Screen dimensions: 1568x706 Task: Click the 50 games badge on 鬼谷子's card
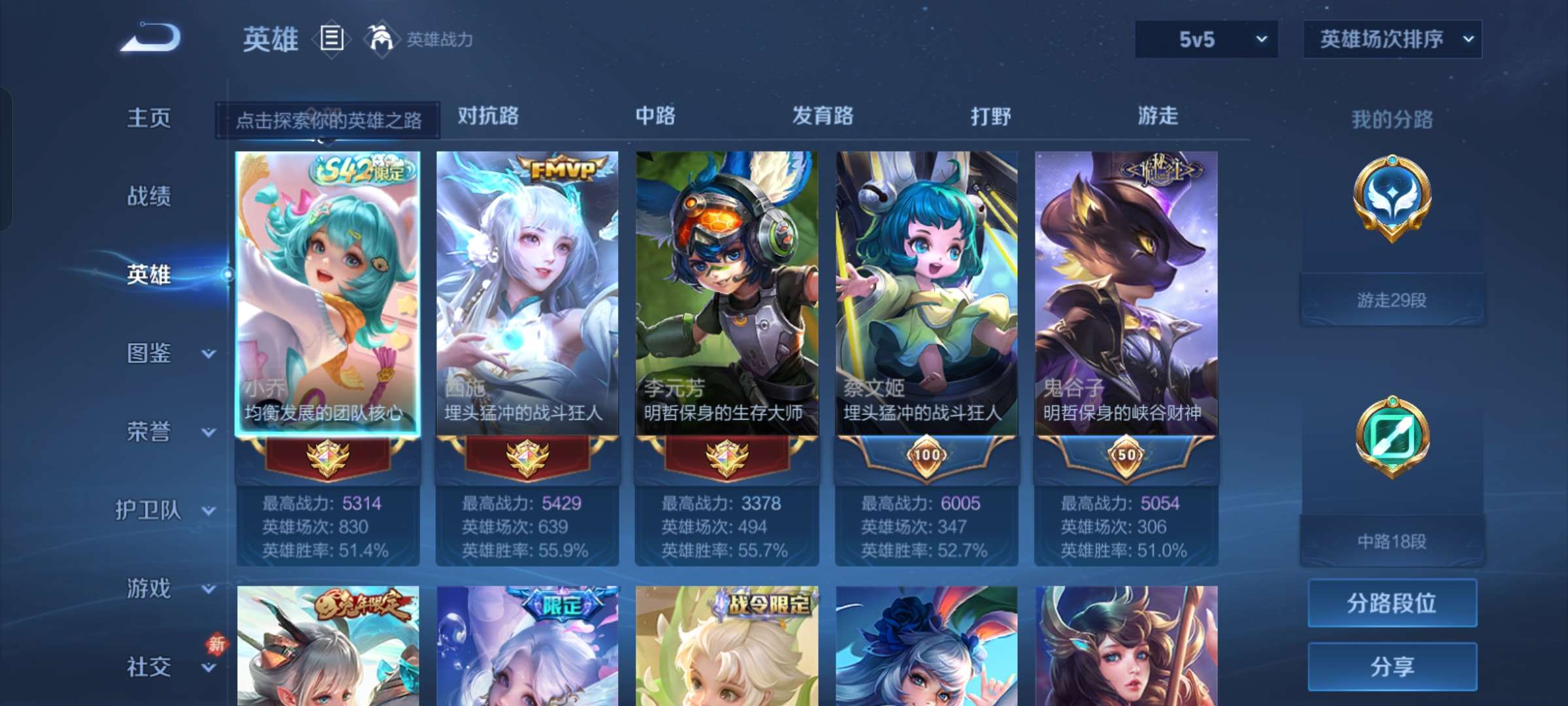pos(1126,456)
